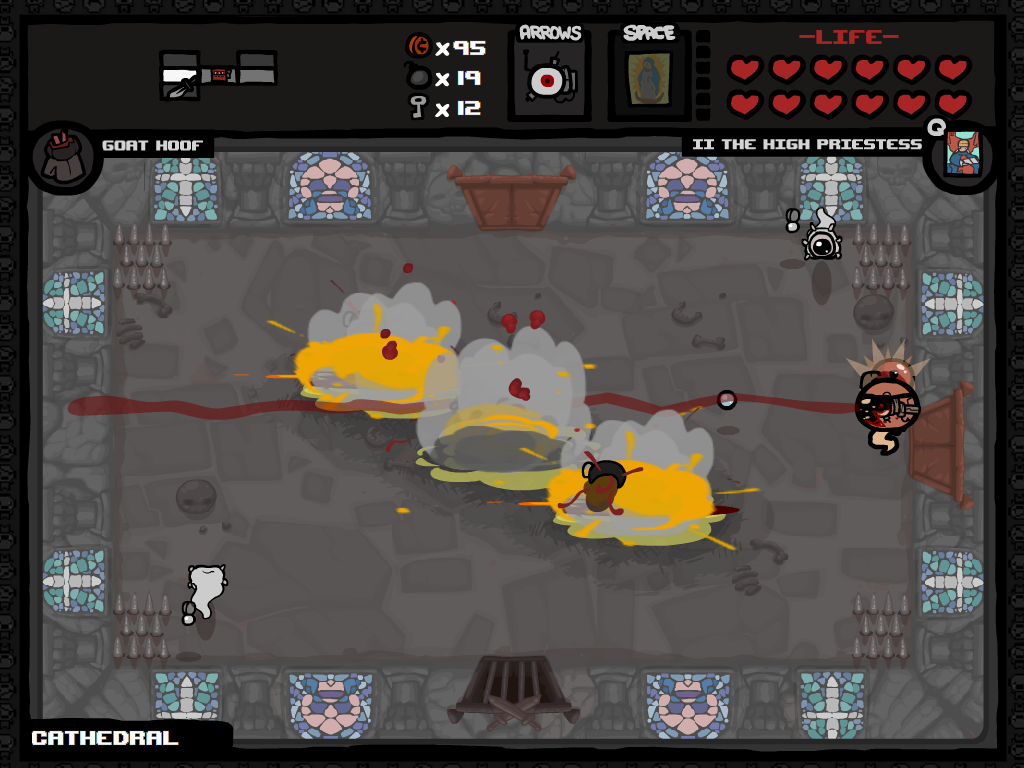Activate the Space slot prayer card item
This screenshot has width=1024, height=768.
[649, 80]
